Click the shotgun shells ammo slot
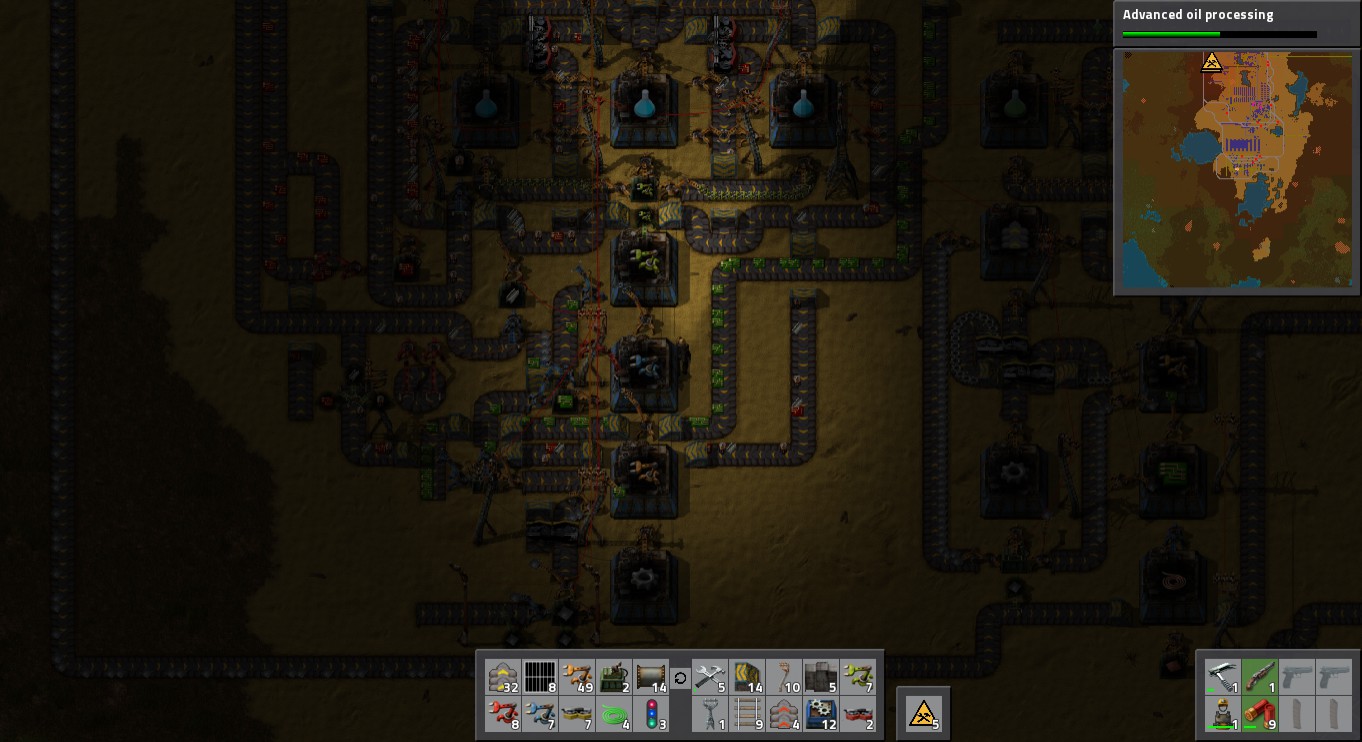1362x742 pixels. point(1259,714)
